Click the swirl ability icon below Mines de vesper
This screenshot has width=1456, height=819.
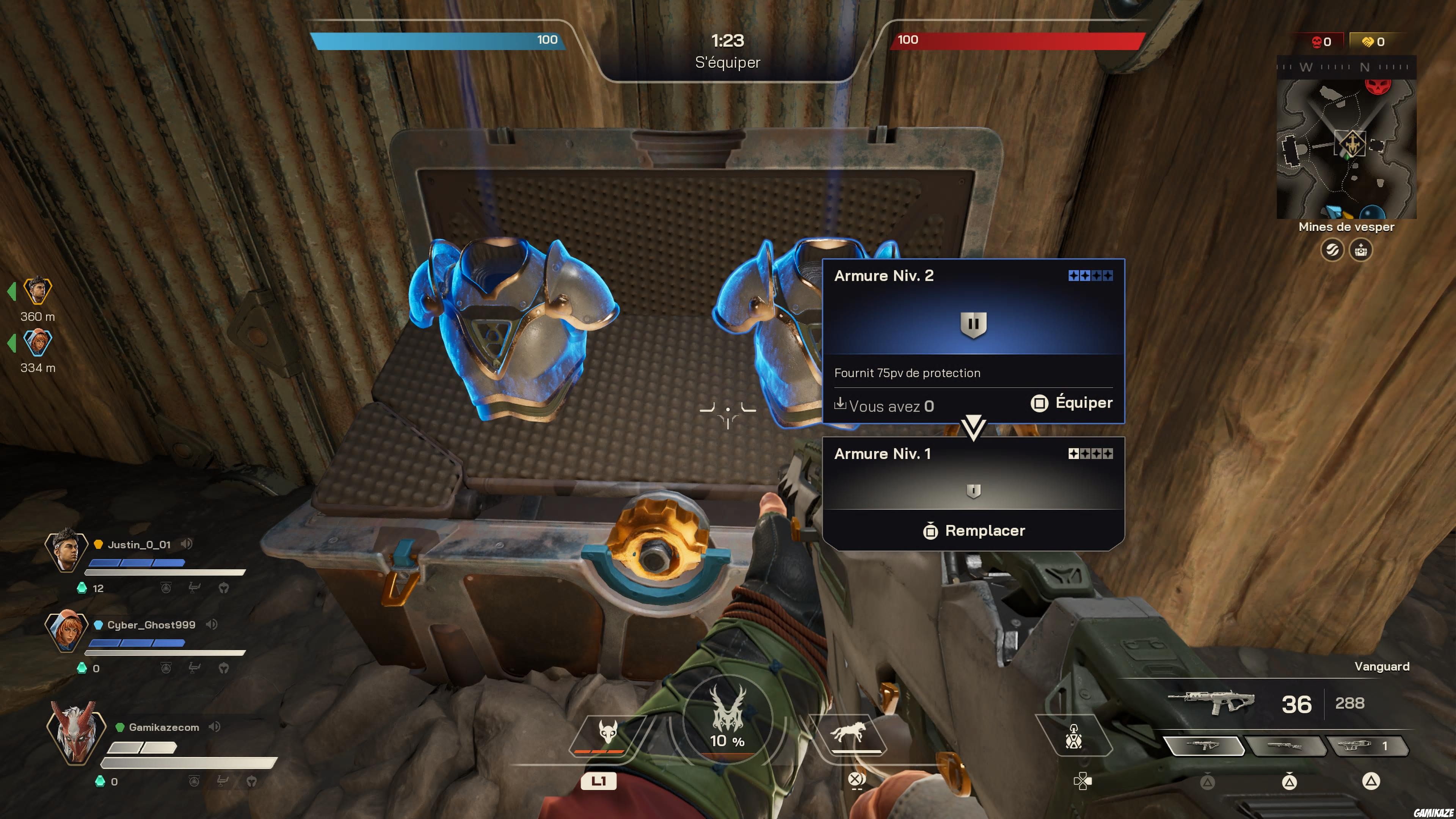(1333, 250)
